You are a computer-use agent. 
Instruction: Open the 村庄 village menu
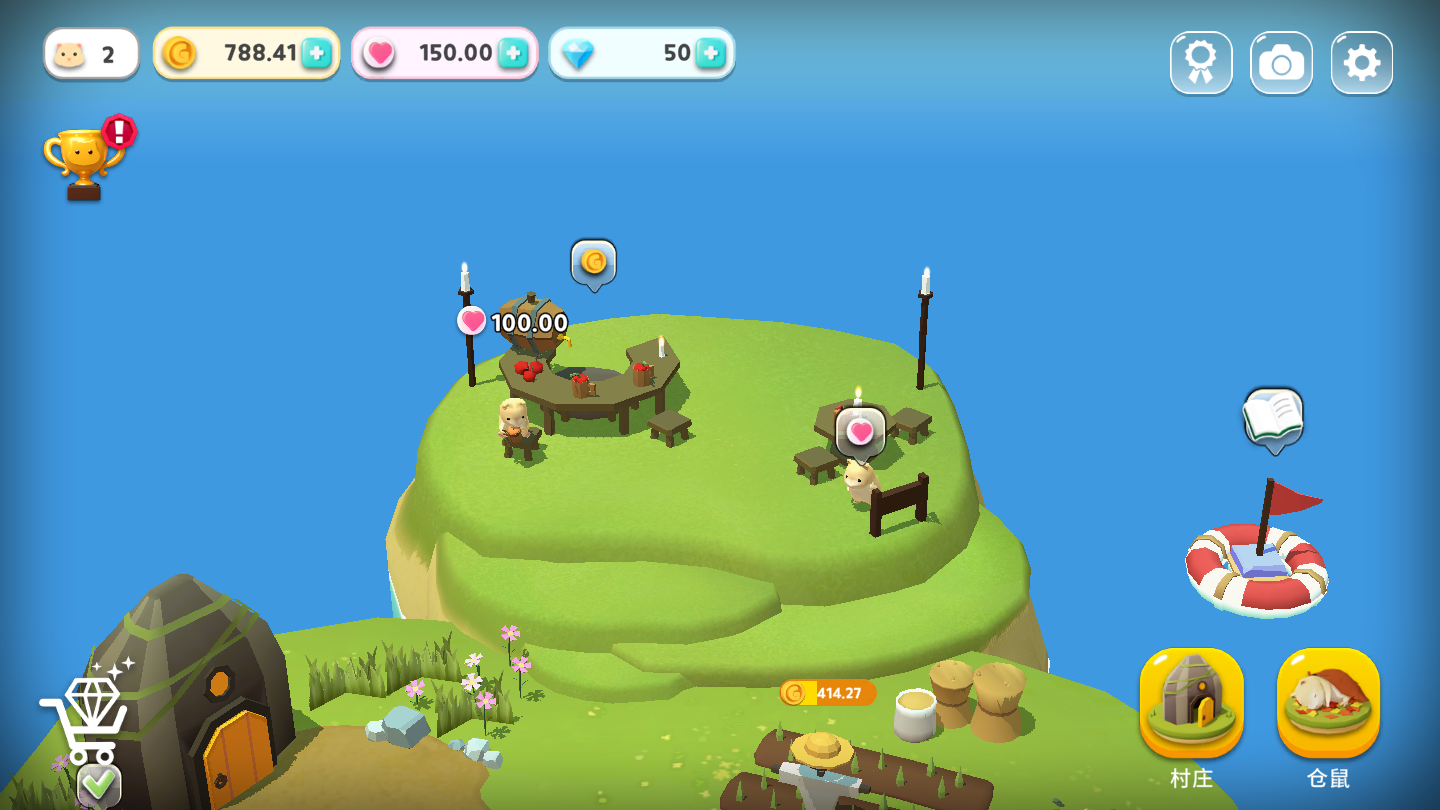point(1191,704)
